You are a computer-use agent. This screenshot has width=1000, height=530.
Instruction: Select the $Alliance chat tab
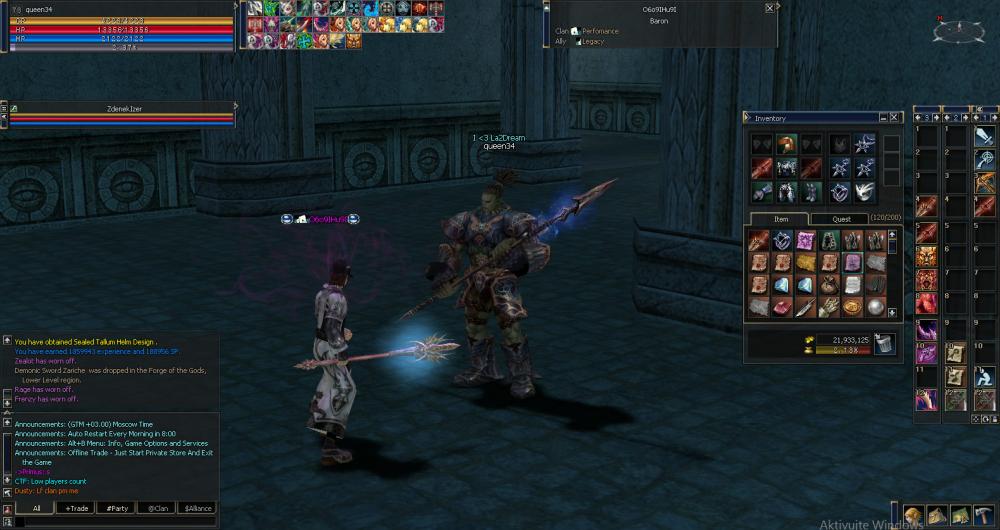point(198,508)
